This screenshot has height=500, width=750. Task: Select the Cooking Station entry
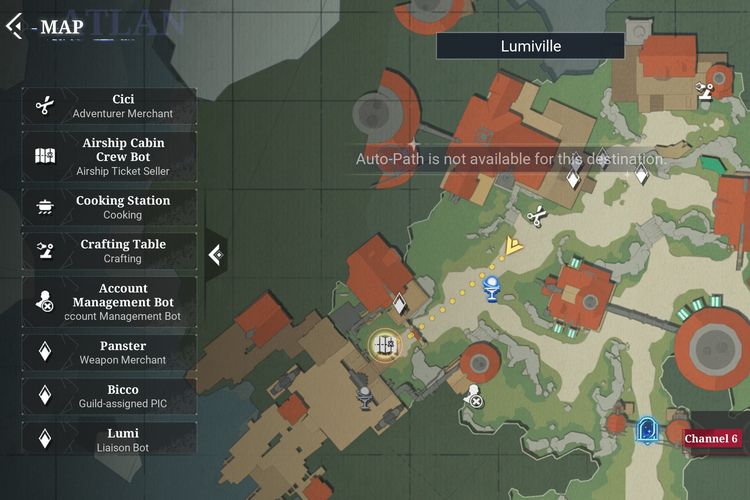(x=109, y=207)
